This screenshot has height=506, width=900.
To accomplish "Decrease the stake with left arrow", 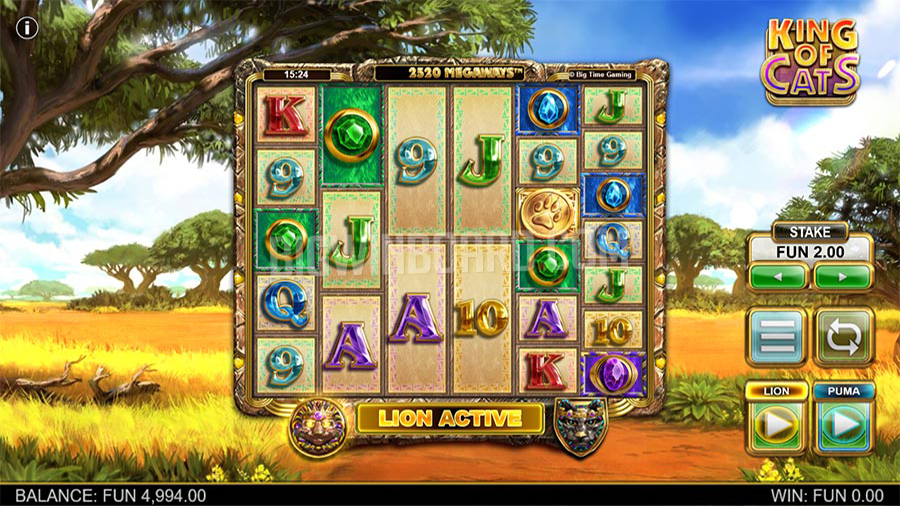I will 778,276.
